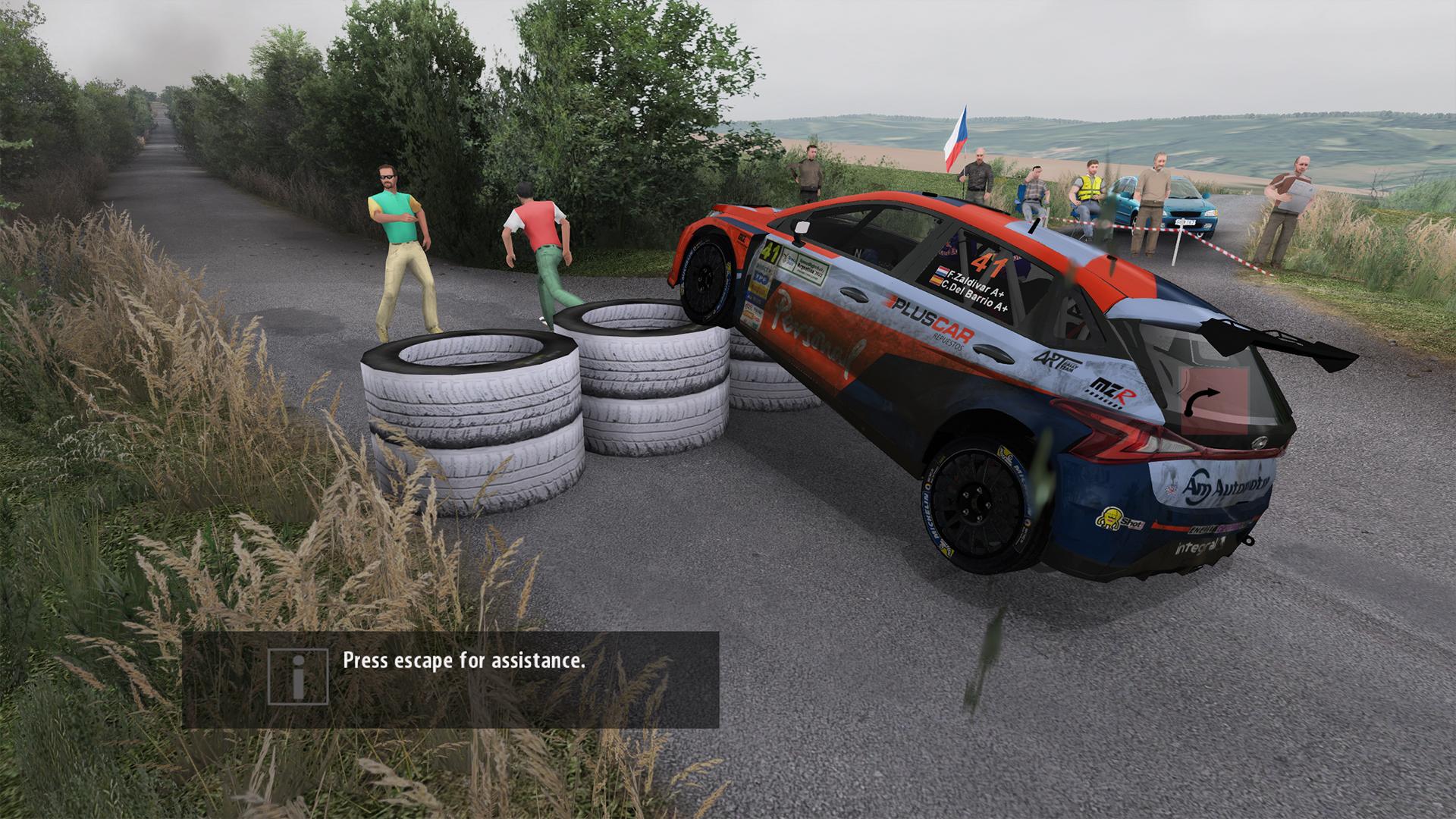1456x819 pixels.
Task: Click the Dutch flag beside F.Zaldivar's name
Action: point(941,271)
